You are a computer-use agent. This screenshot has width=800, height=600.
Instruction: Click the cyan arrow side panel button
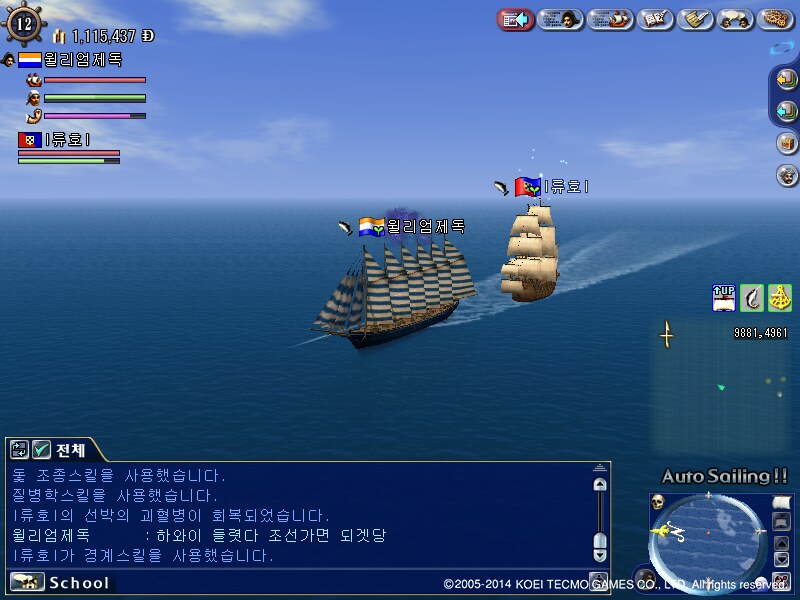tap(787, 111)
